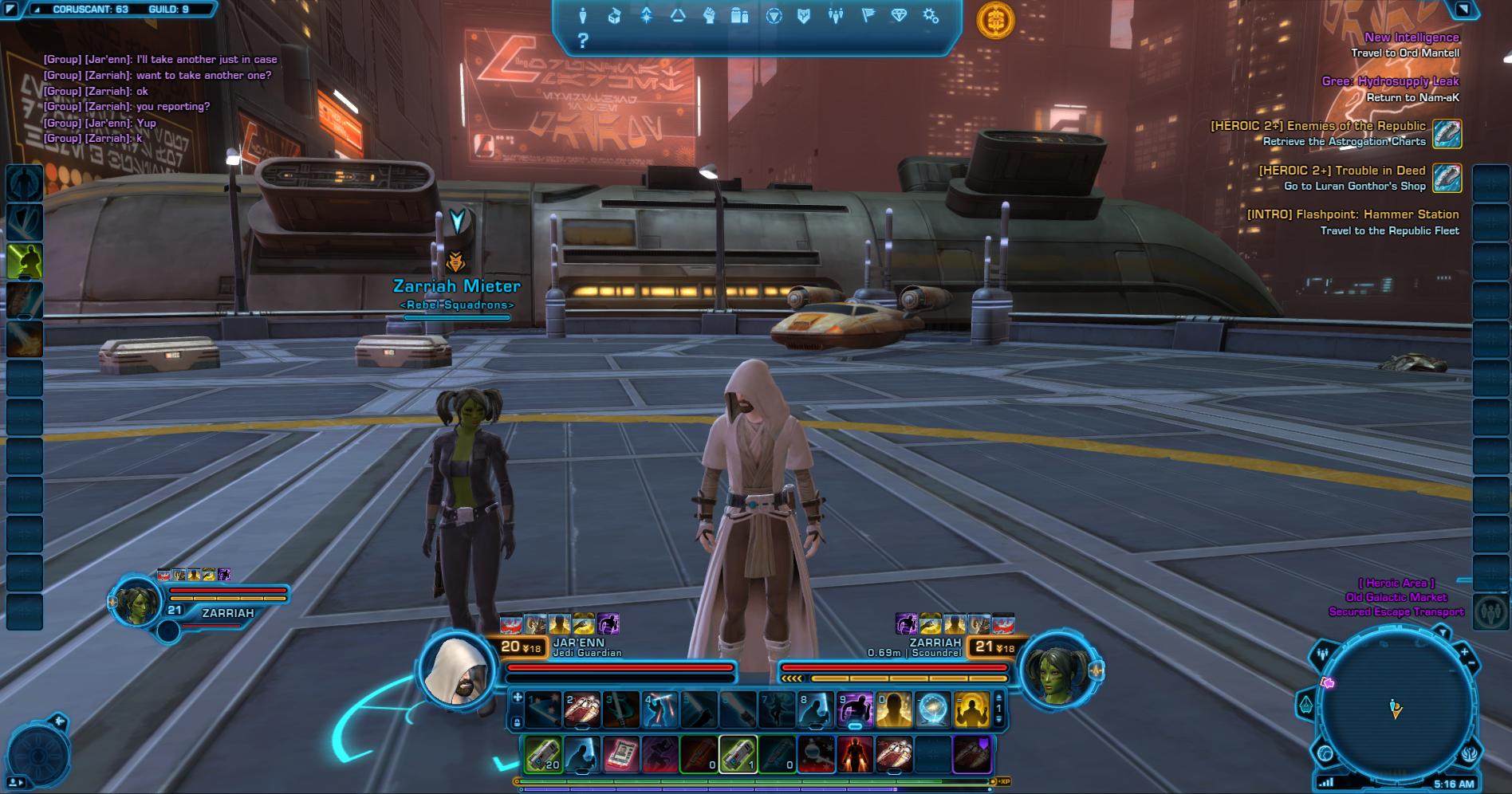Viewport: 1512px width, 794px height.
Task: Toggle the quickbar lock icon
Action: [517, 722]
